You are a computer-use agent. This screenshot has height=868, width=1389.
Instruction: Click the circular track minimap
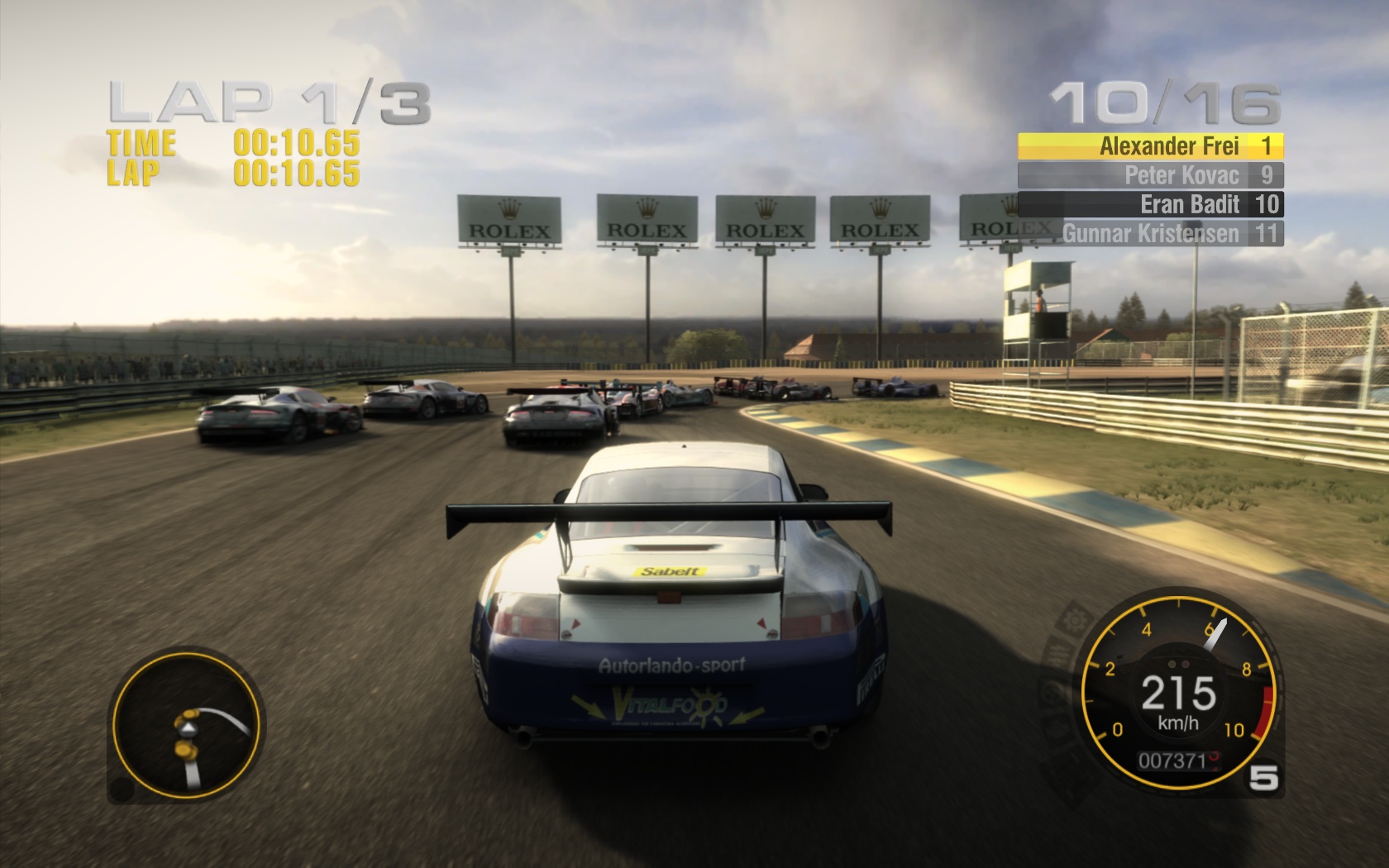click(187, 726)
